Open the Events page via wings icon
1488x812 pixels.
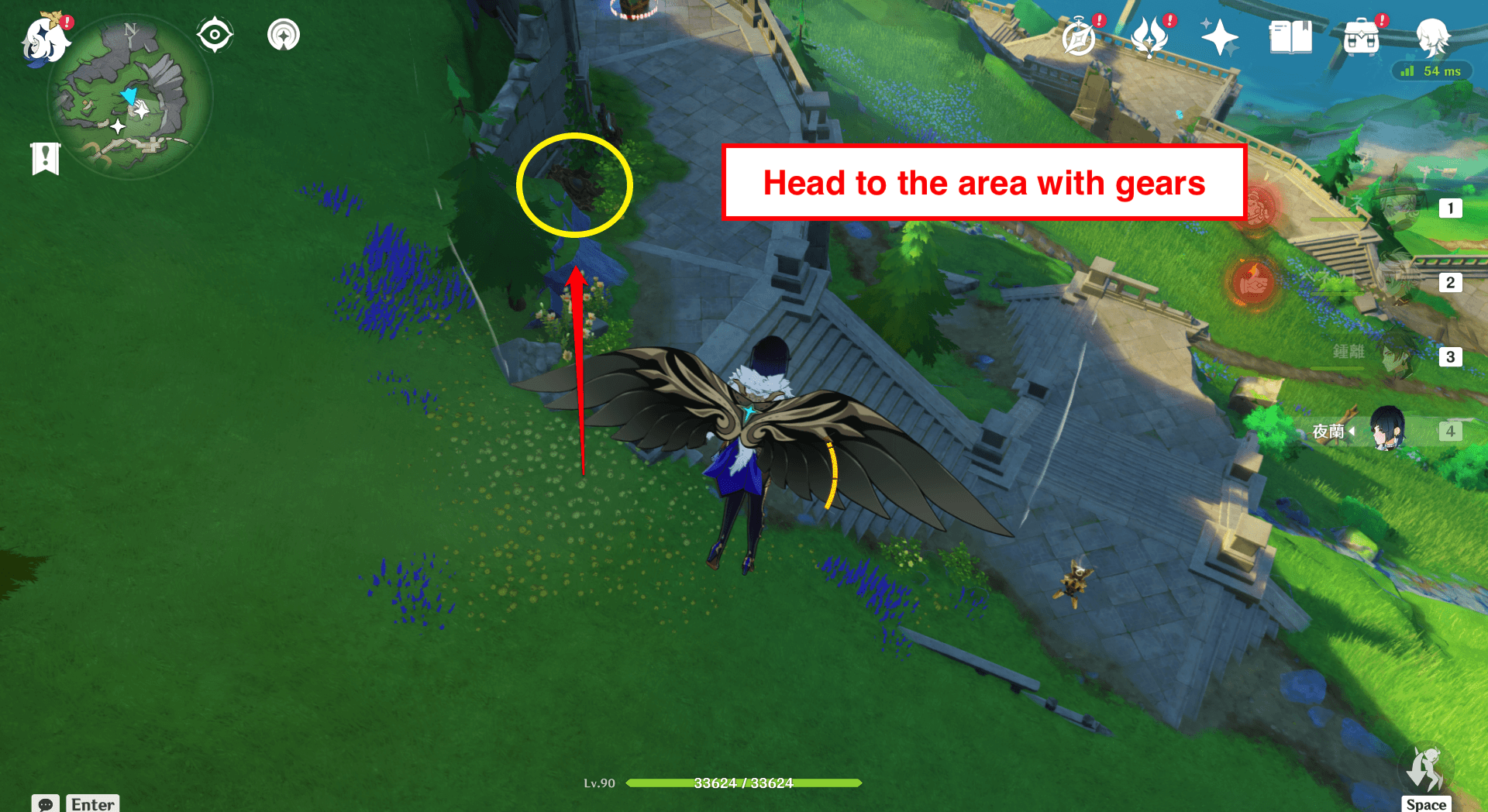(1150, 36)
